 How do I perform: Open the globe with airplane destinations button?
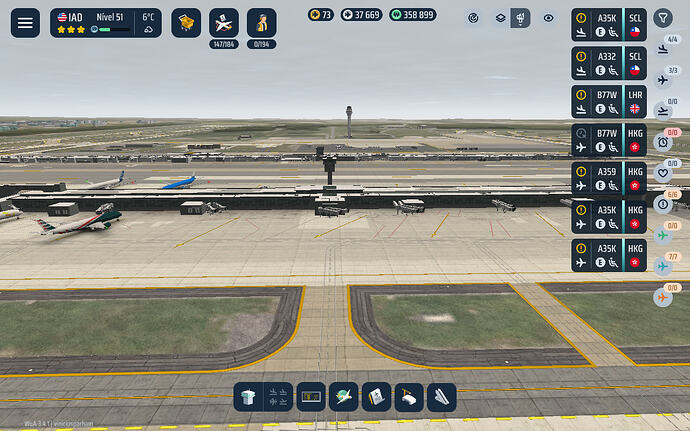tap(344, 397)
